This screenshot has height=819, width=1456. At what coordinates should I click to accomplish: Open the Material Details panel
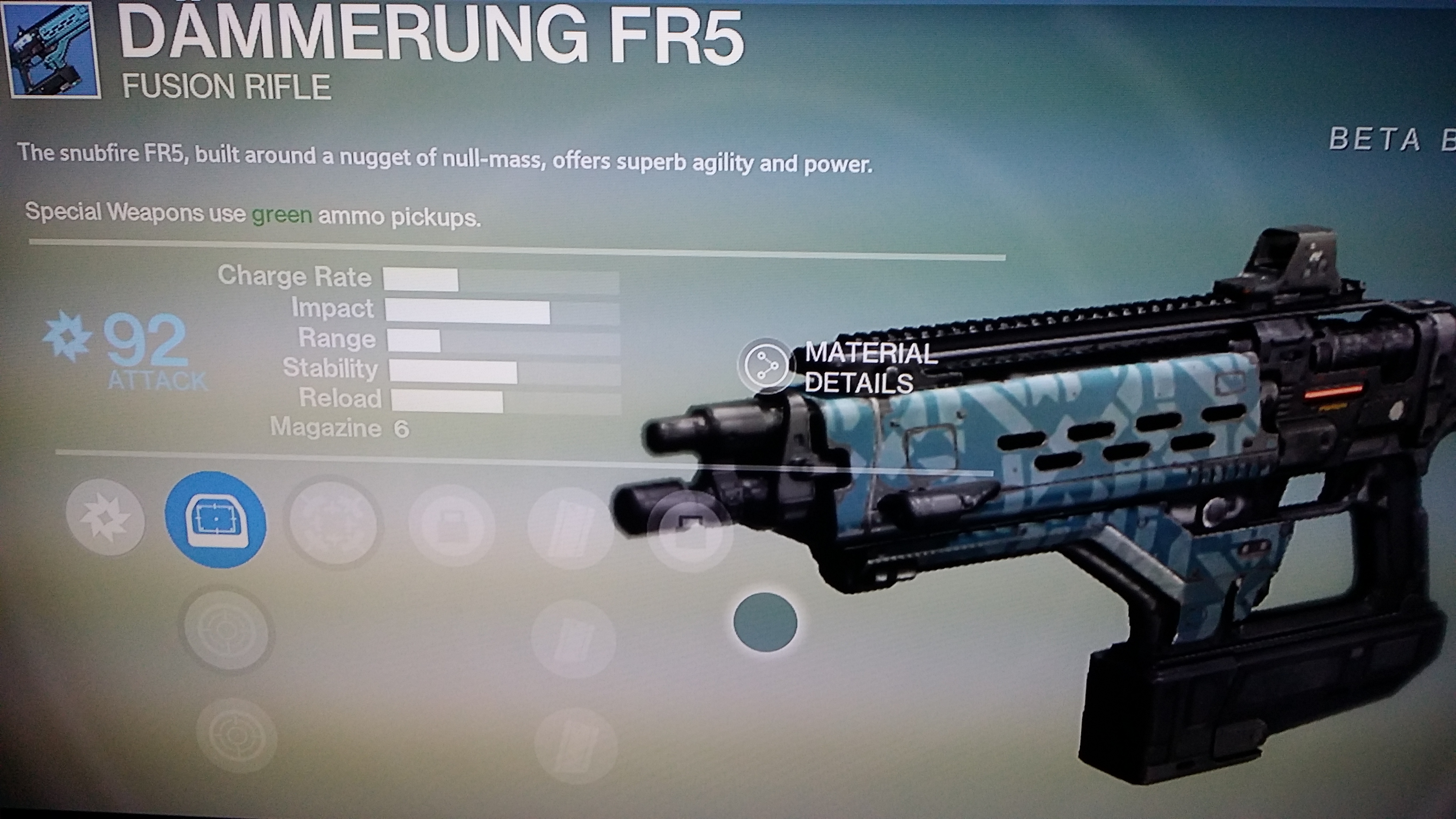pos(766,366)
